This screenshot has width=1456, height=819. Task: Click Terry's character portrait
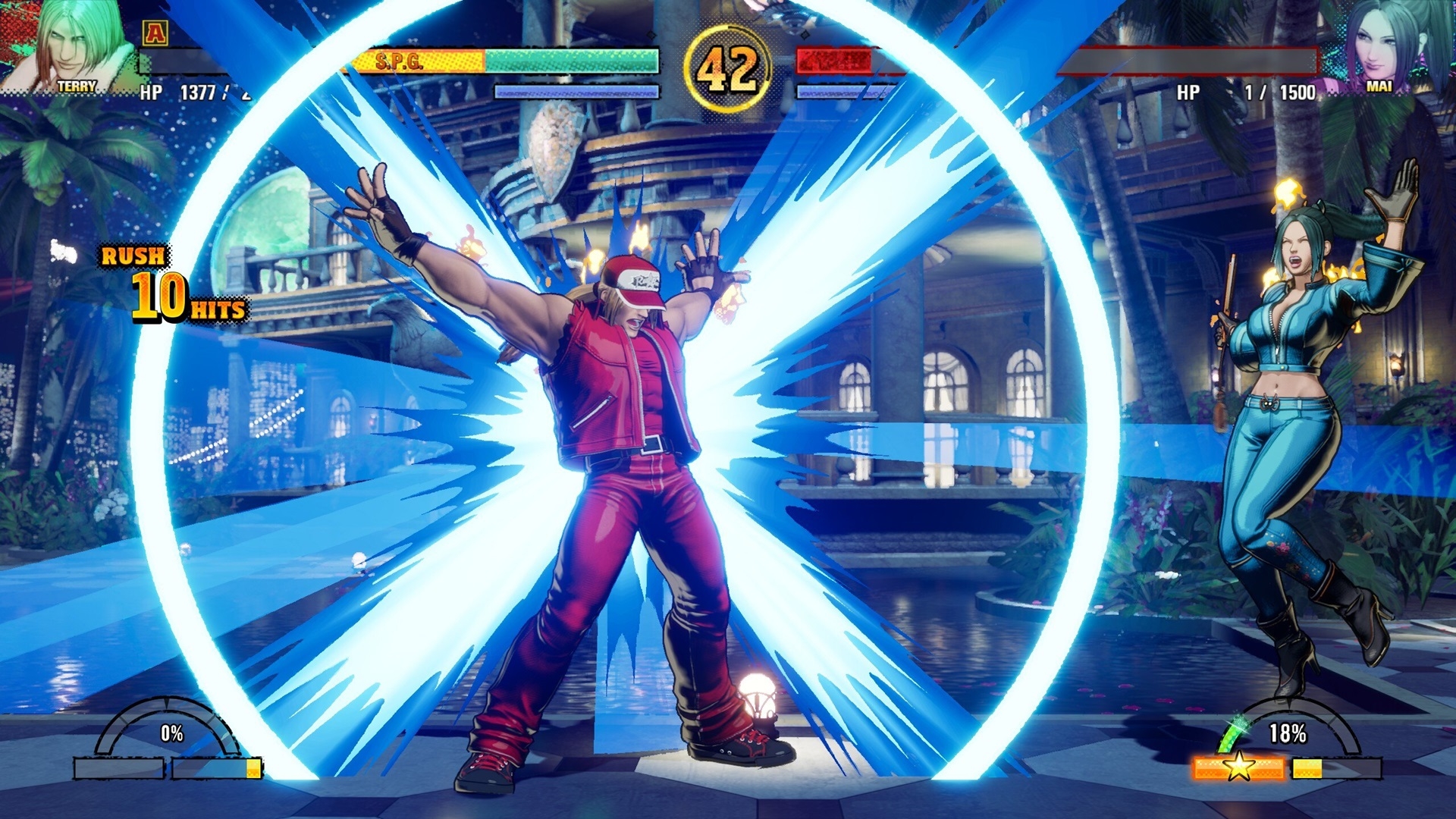click(x=72, y=45)
